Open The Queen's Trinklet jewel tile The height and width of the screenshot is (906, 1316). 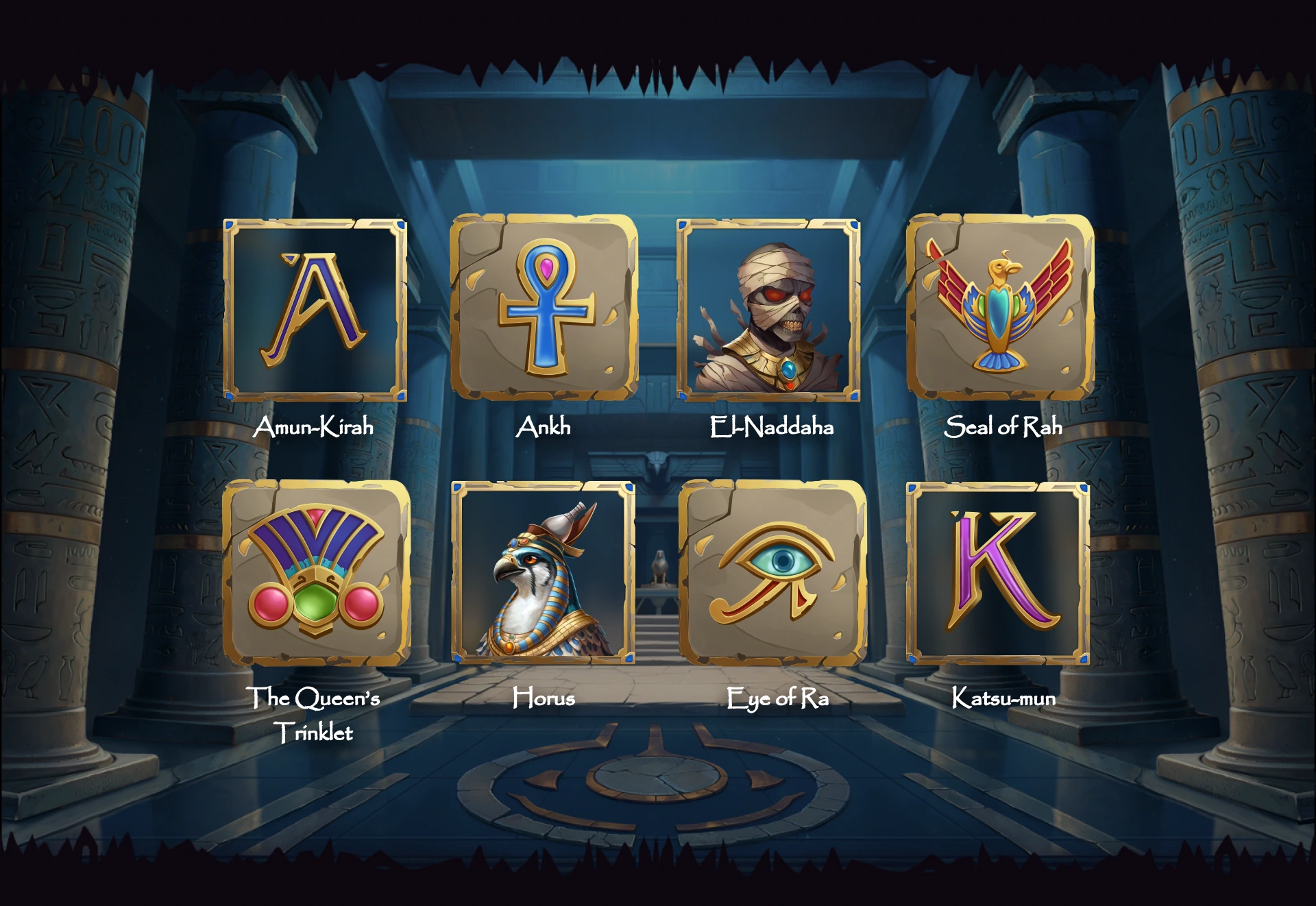point(316,573)
